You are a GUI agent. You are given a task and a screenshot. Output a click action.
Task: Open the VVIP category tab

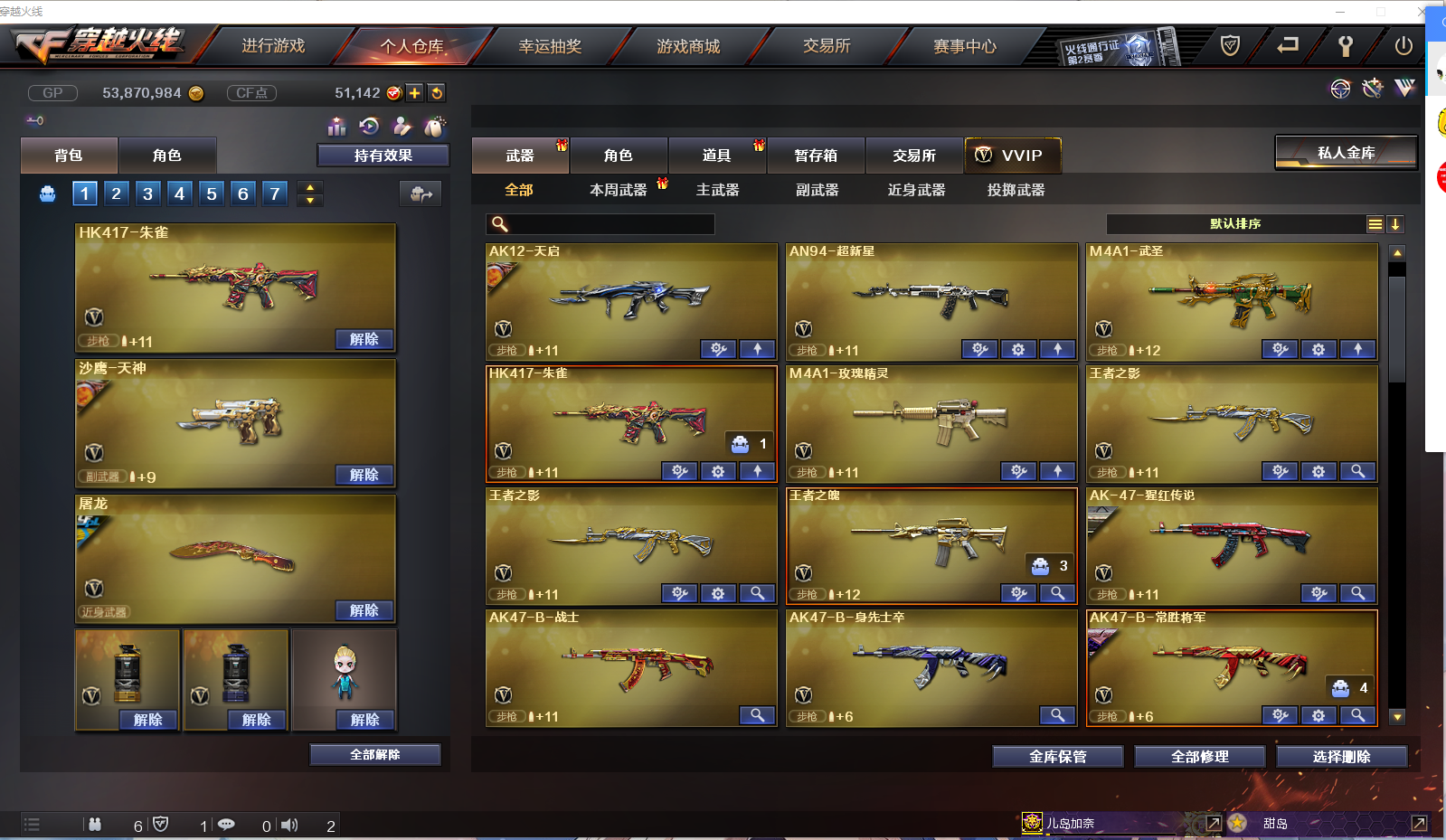[1013, 155]
